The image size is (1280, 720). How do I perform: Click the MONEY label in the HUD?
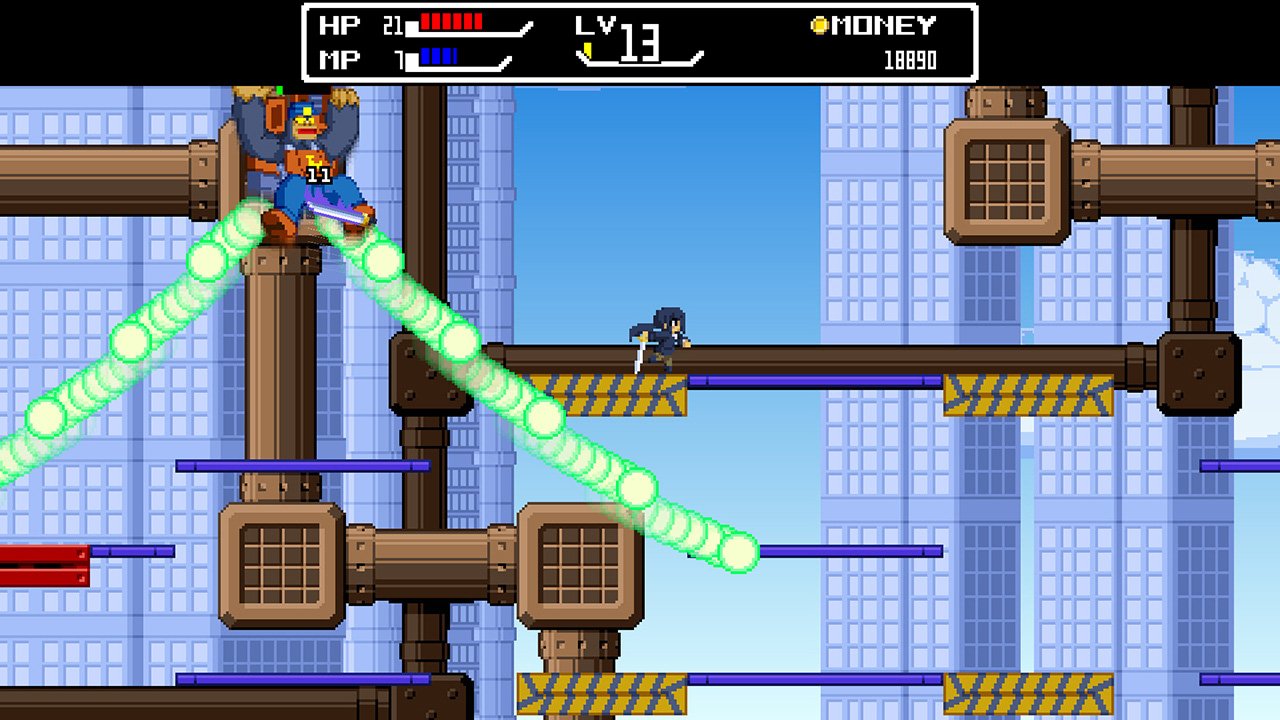(x=884, y=25)
